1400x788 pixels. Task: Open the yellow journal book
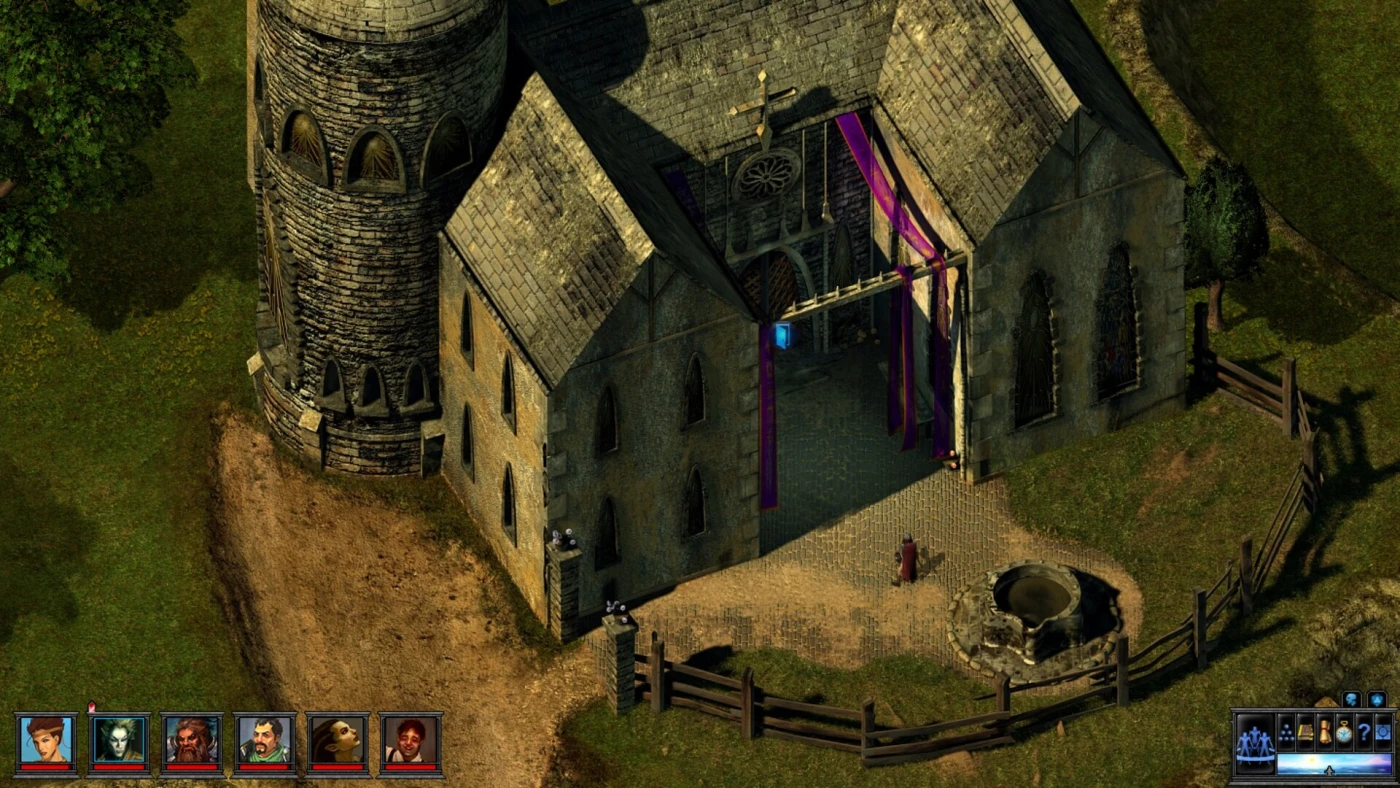(x=1306, y=731)
